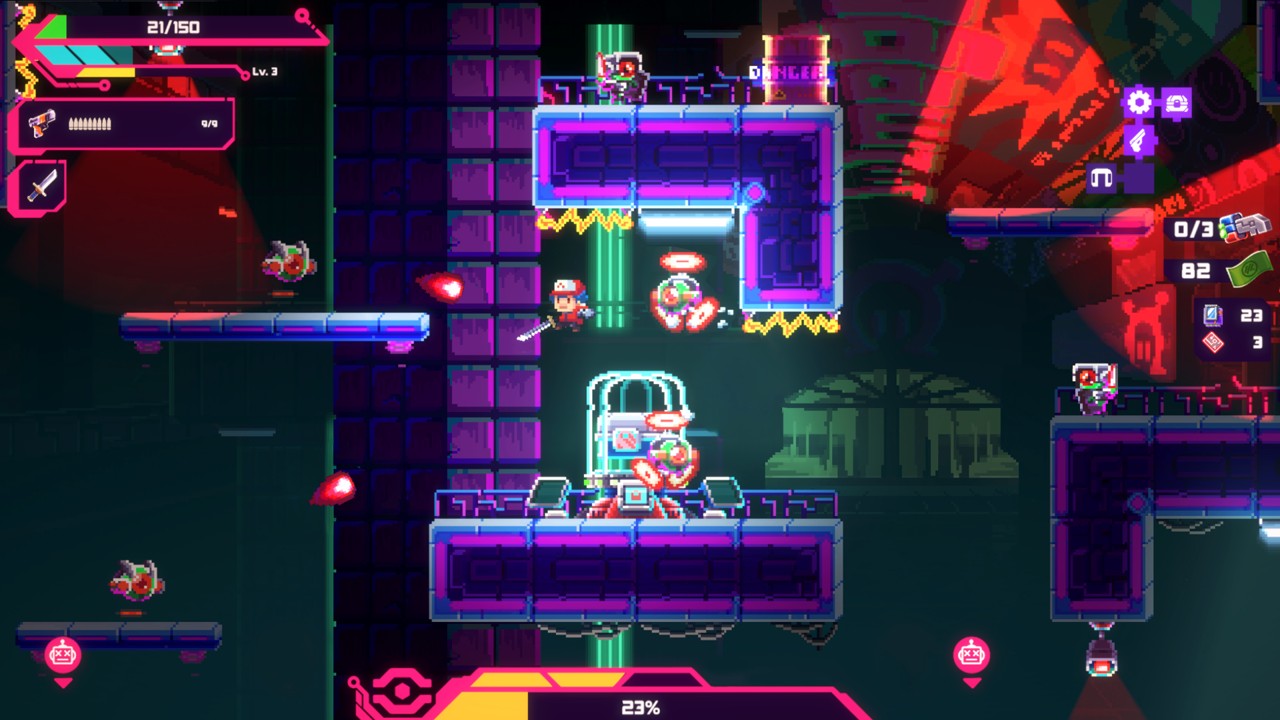Click the DANGER warning sign

click(x=786, y=71)
